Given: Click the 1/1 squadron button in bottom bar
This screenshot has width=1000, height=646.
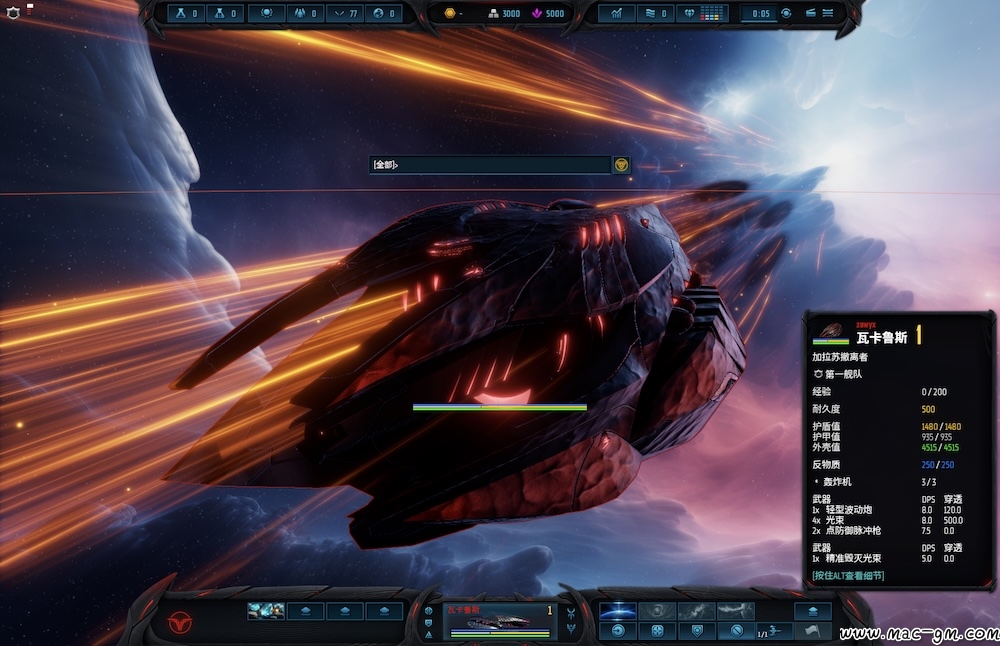Looking at the screenshot, I should 772,631.
